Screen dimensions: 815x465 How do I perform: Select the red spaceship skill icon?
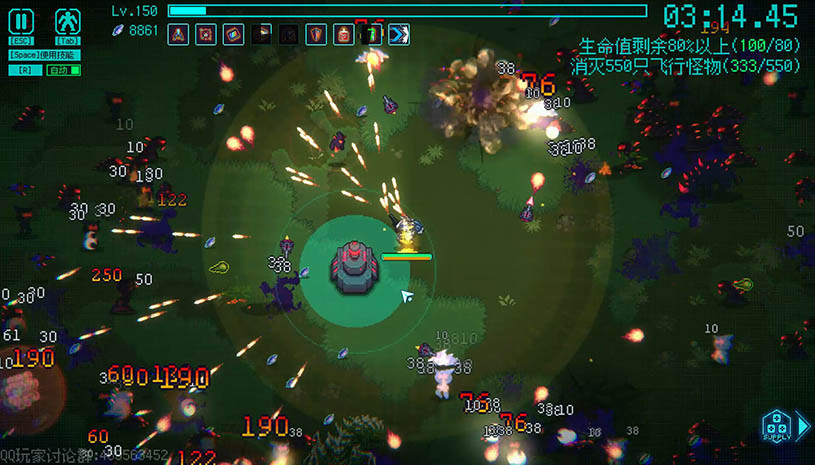(178, 34)
